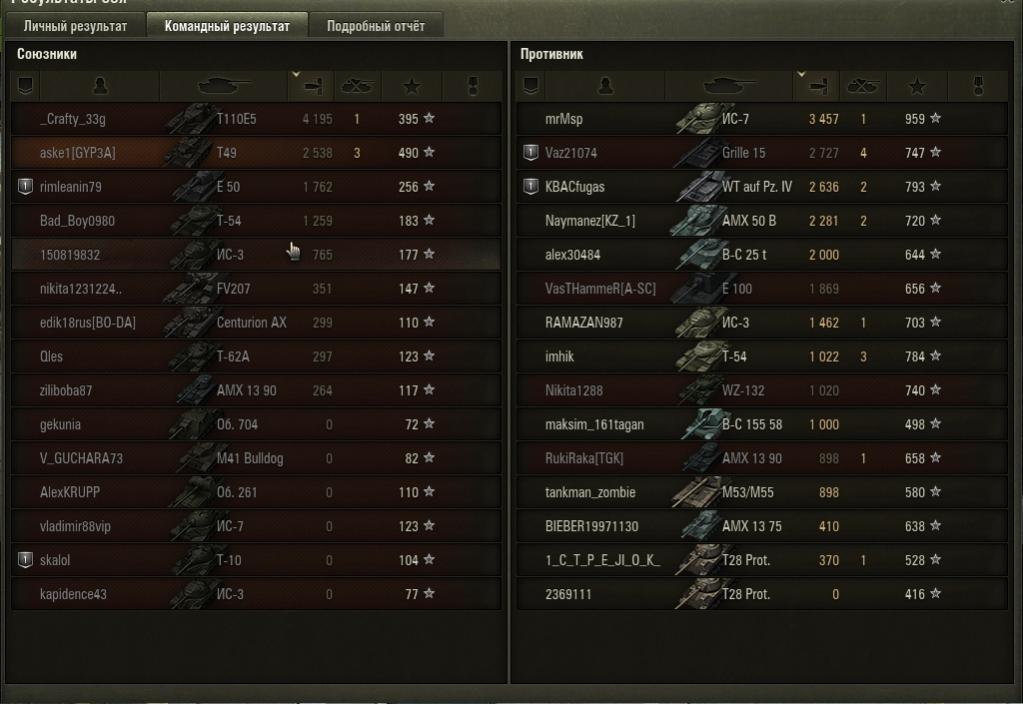Select enemy VasTHammeR[A-SC] E 100 row
Screen dimensions: 1023x704
(760, 289)
